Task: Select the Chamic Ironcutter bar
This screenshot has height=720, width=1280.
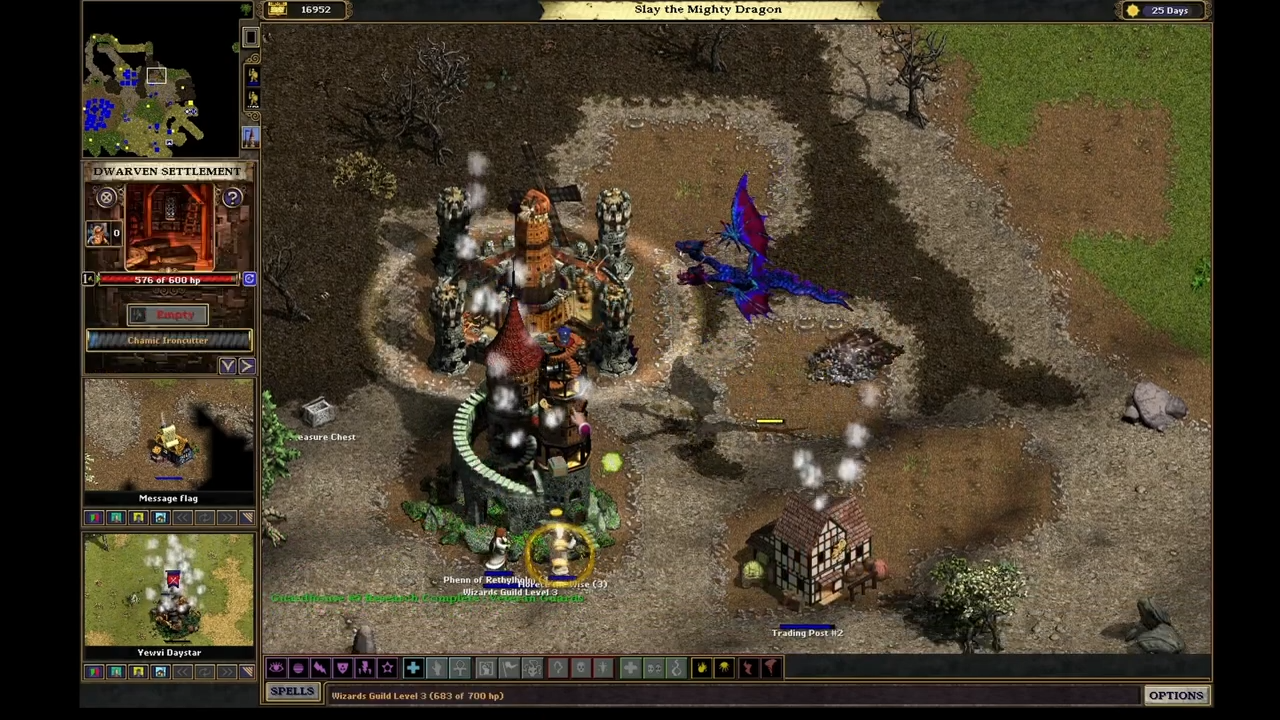Action: coord(168,341)
